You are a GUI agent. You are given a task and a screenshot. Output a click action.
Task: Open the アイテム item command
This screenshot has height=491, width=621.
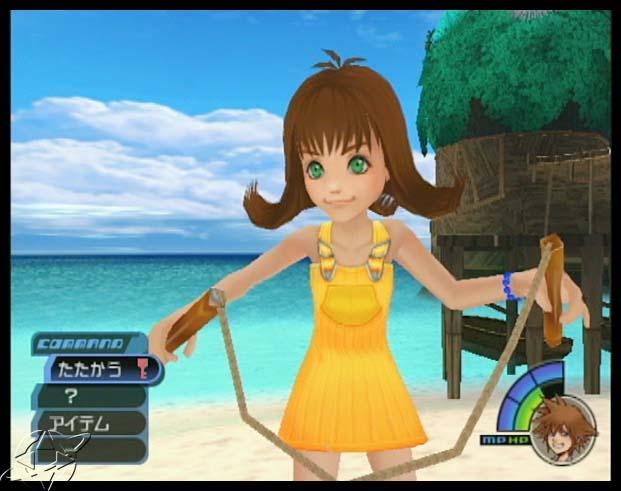pyautogui.click(x=90, y=423)
